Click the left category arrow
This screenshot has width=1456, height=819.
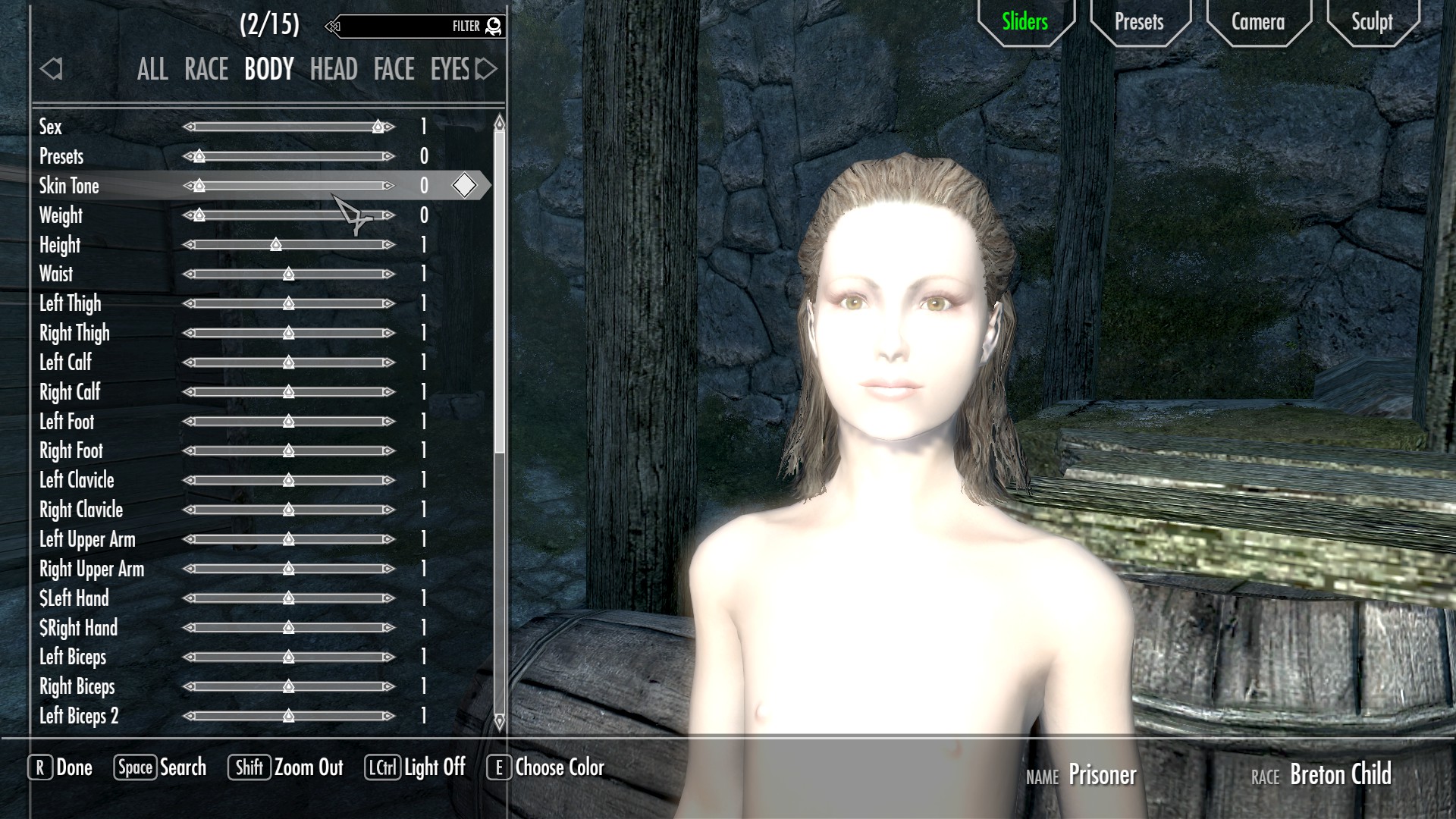[51, 70]
